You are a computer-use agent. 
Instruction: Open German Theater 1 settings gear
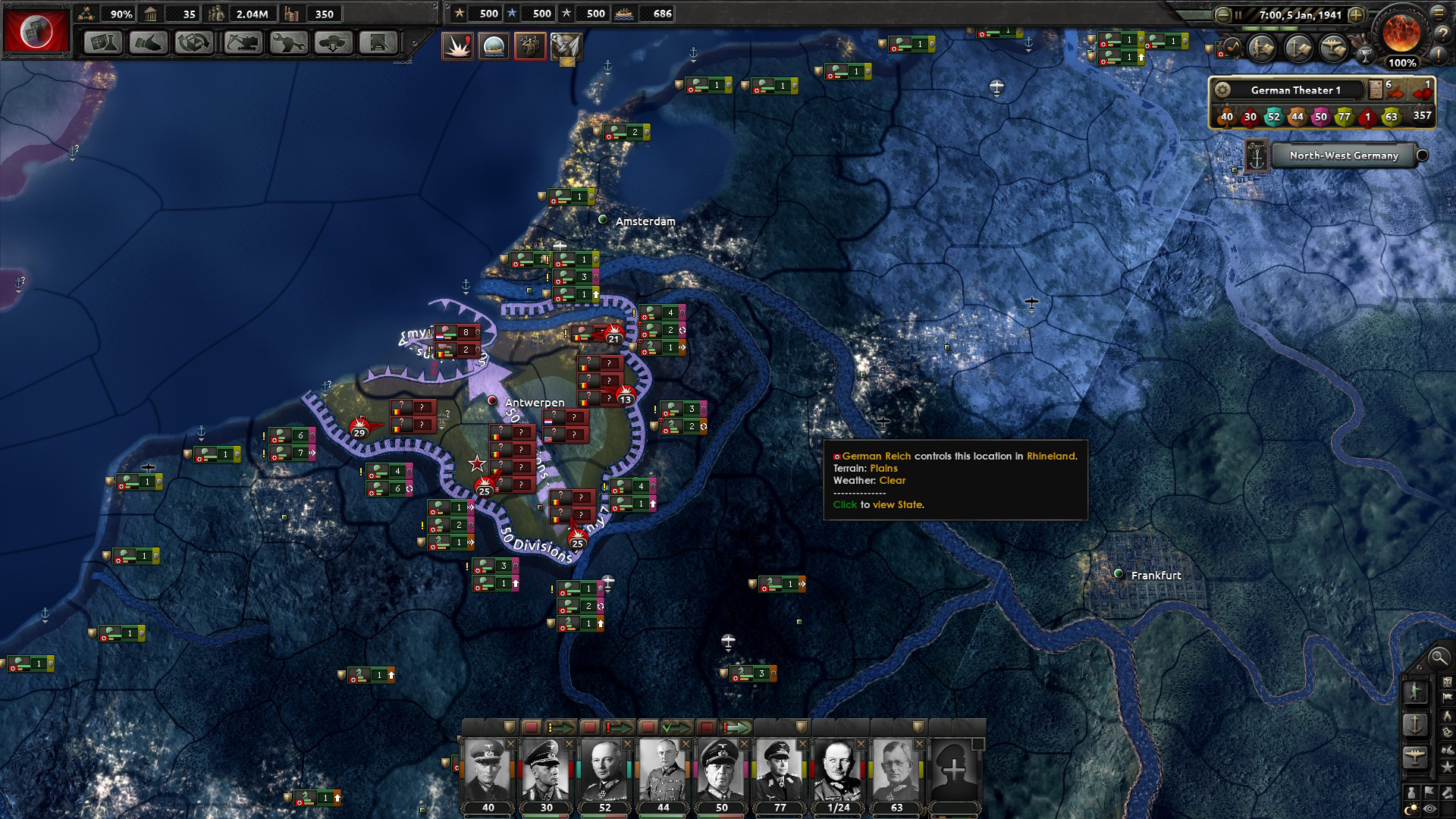coord(1224,89)
